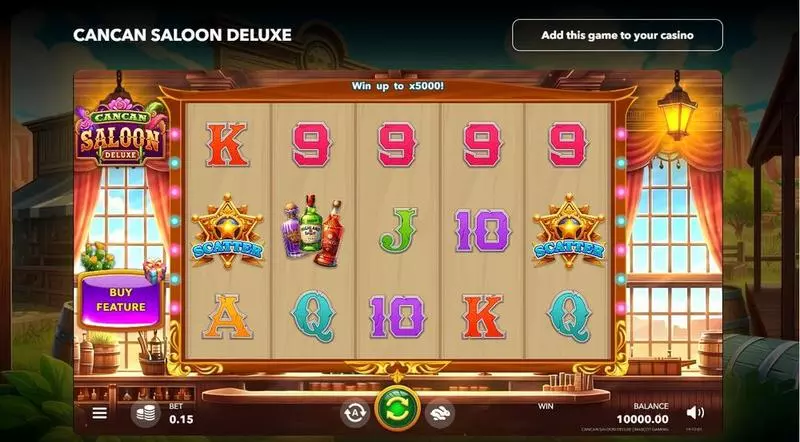
Task: Open the hamburger menu
Action: [x=100, y=412]
